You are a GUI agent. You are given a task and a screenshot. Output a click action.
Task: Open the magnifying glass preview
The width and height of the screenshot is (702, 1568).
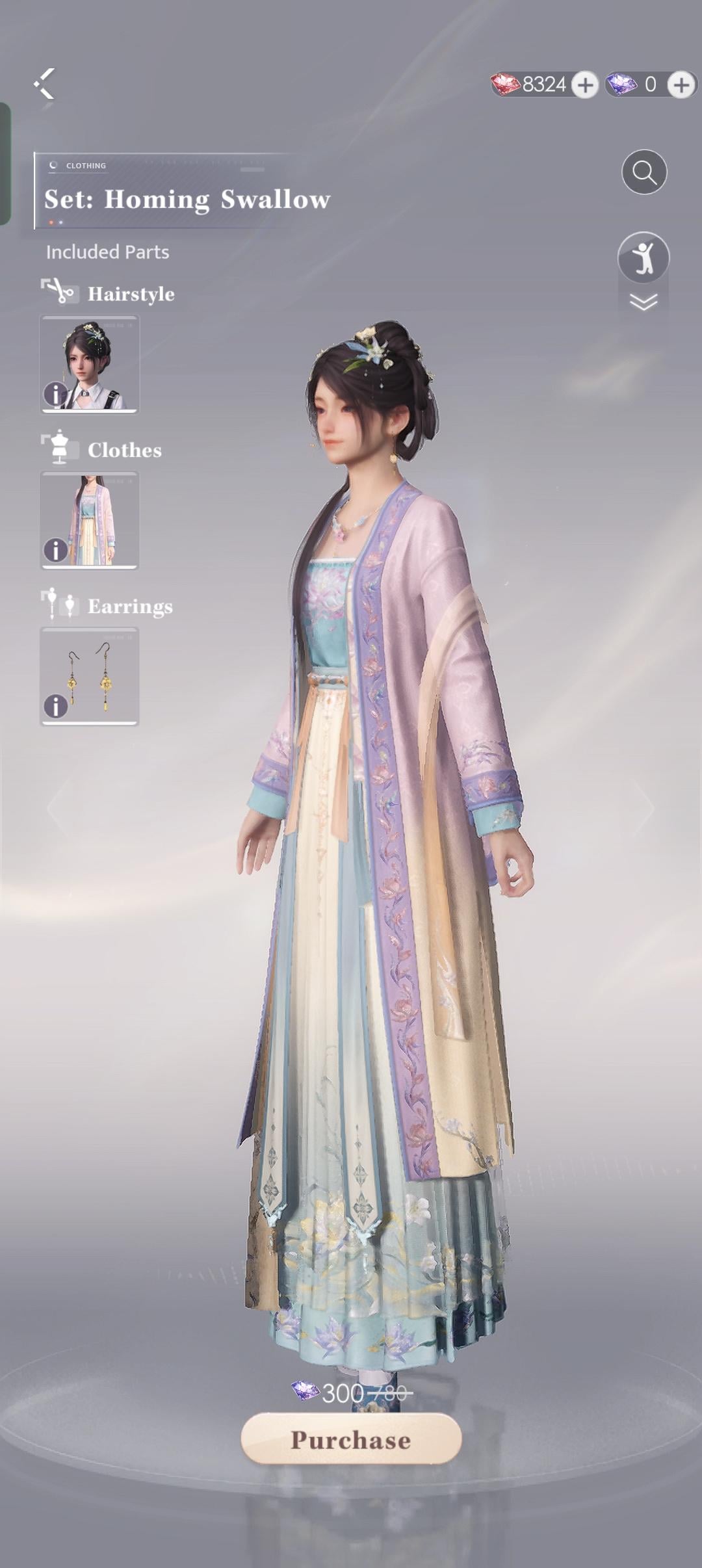644,172
